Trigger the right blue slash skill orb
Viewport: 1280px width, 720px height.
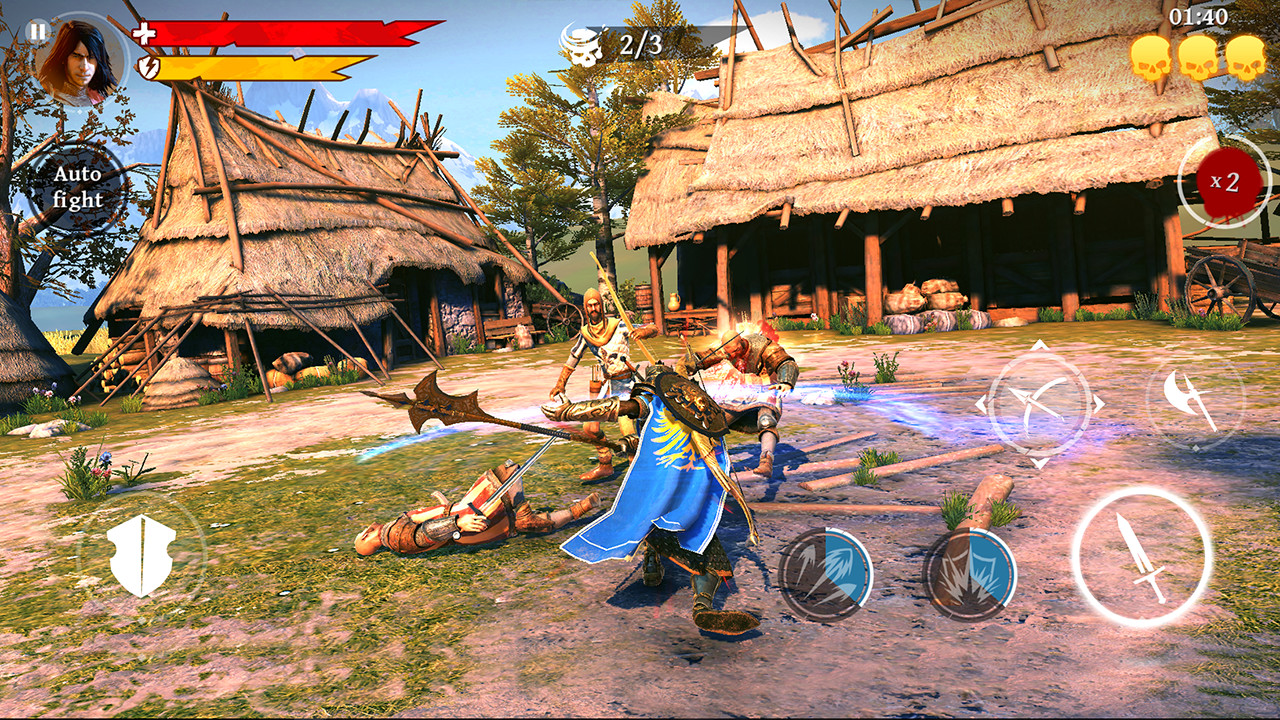point(968,570)
